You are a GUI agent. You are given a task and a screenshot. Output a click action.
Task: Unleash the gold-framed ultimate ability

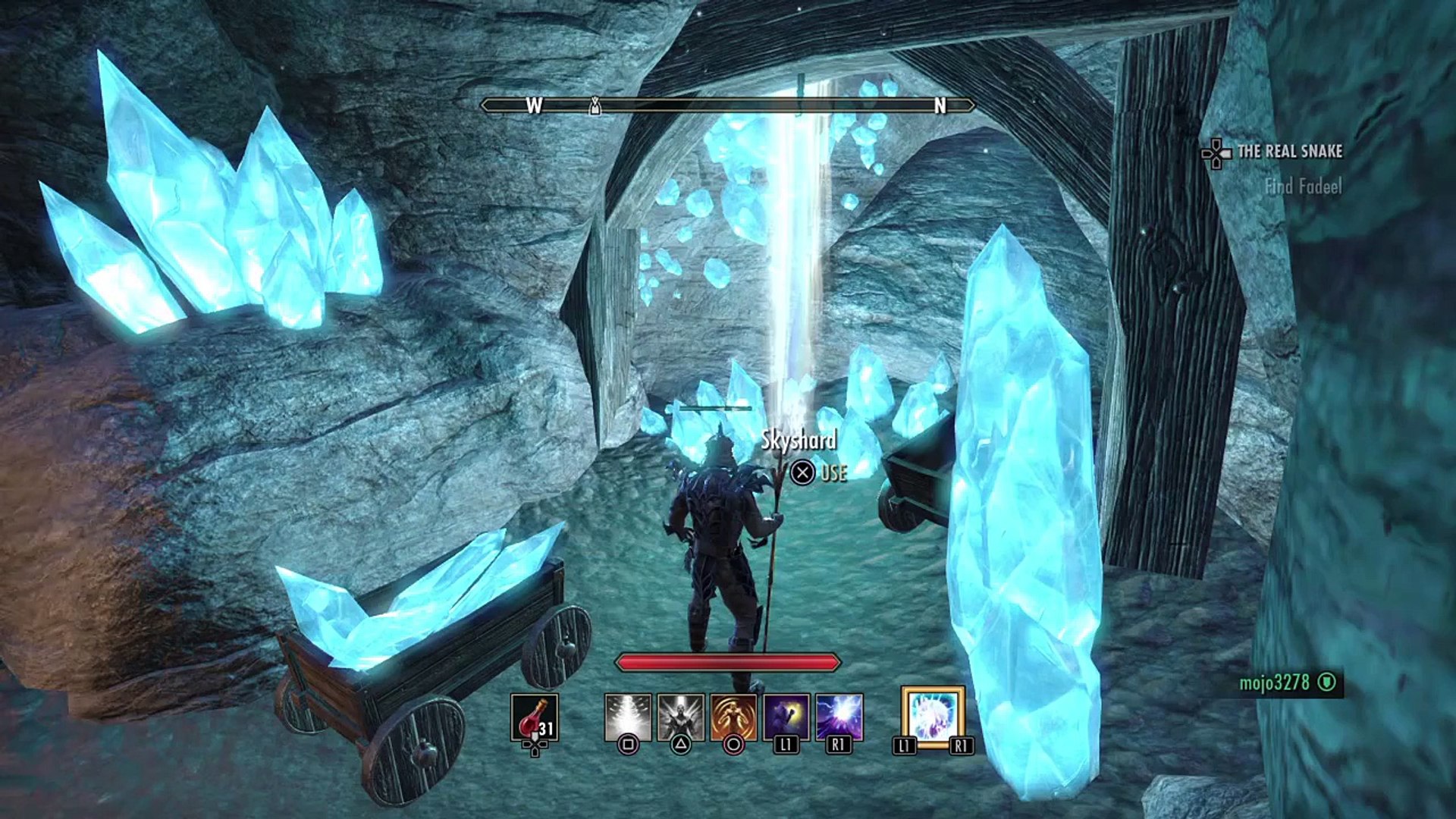pos(933,717)
